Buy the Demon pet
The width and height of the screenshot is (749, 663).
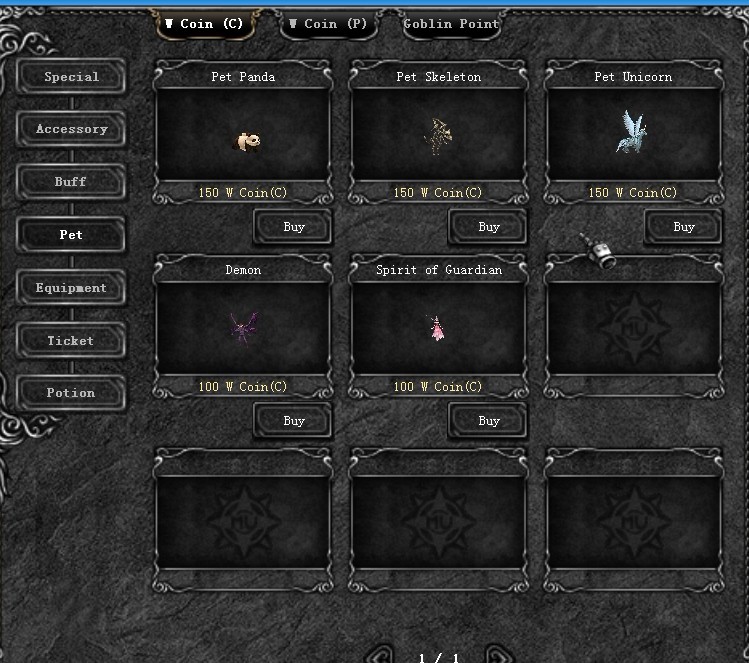pyautogui.click(x=293, y=421)
